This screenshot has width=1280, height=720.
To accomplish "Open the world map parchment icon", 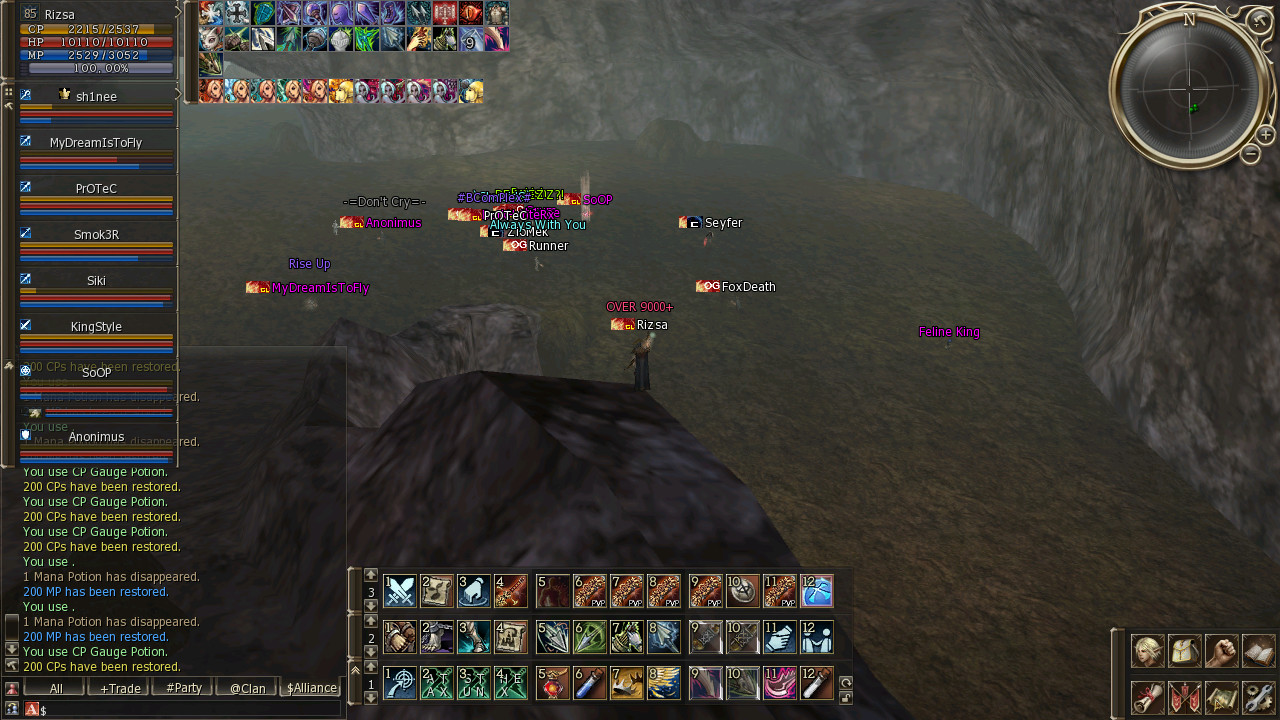I will click(1221, 697).
